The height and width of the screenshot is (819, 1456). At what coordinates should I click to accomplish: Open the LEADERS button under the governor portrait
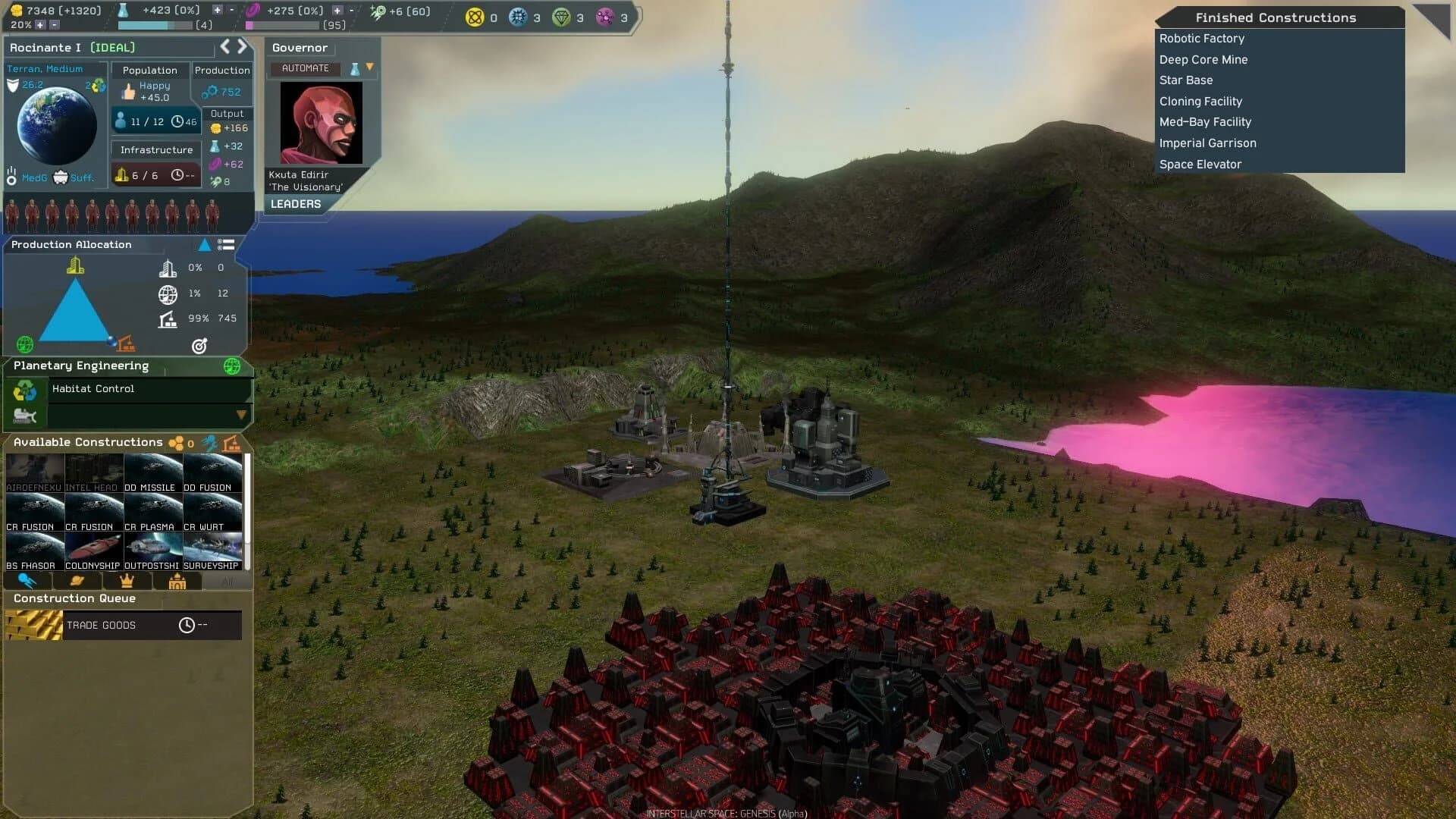(x=295, y=203)
